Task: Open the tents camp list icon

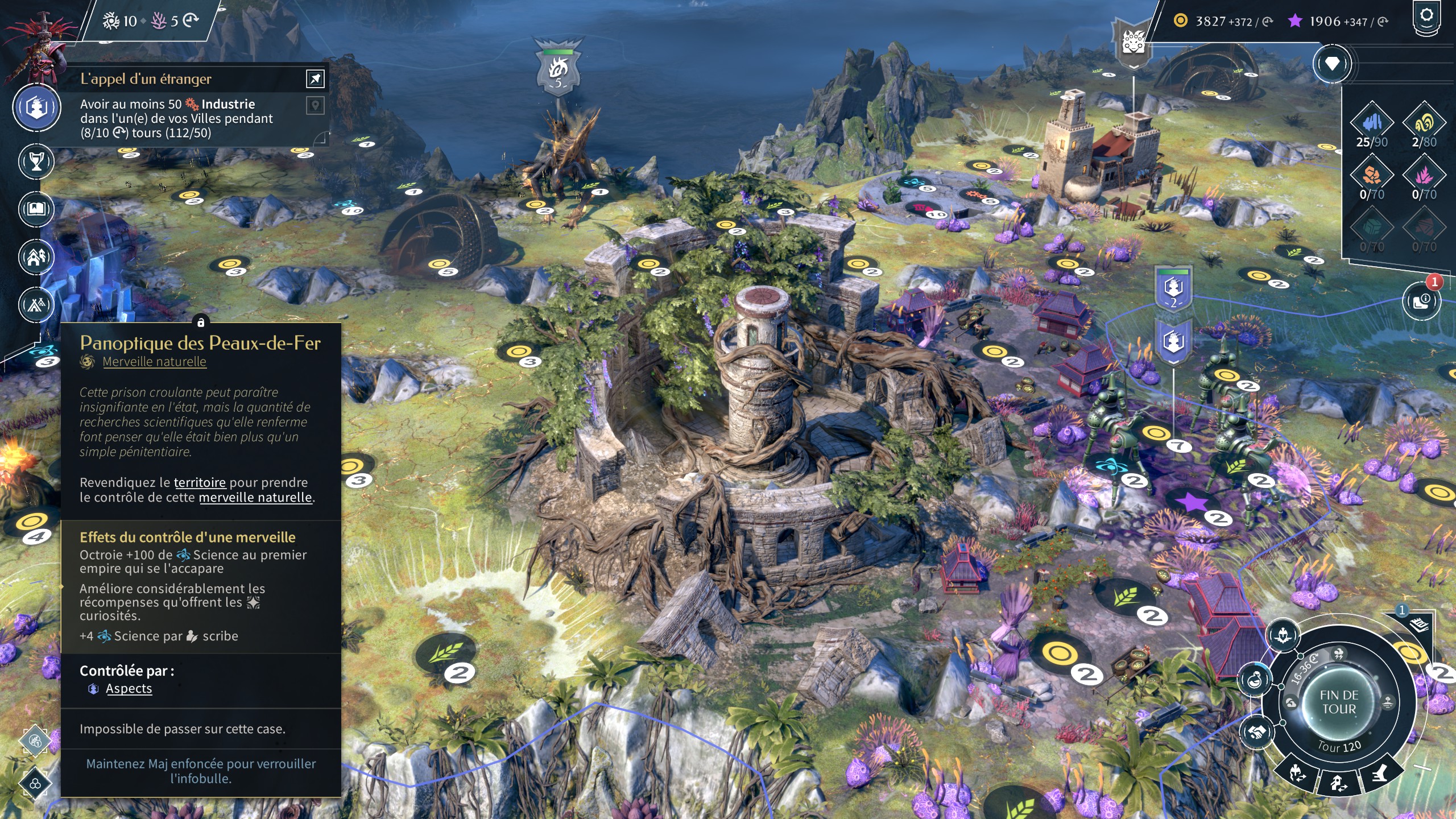Action: coord(36,305)
